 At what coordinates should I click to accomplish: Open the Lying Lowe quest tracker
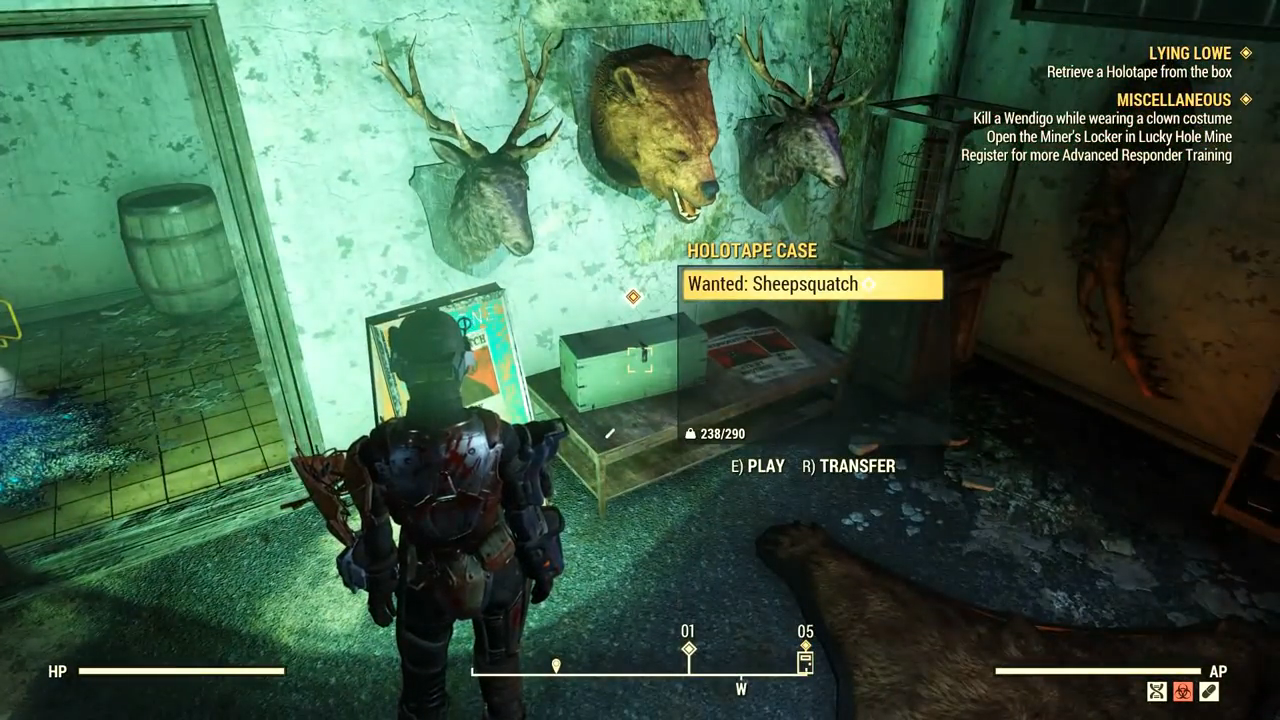[x=1189, y=53]
